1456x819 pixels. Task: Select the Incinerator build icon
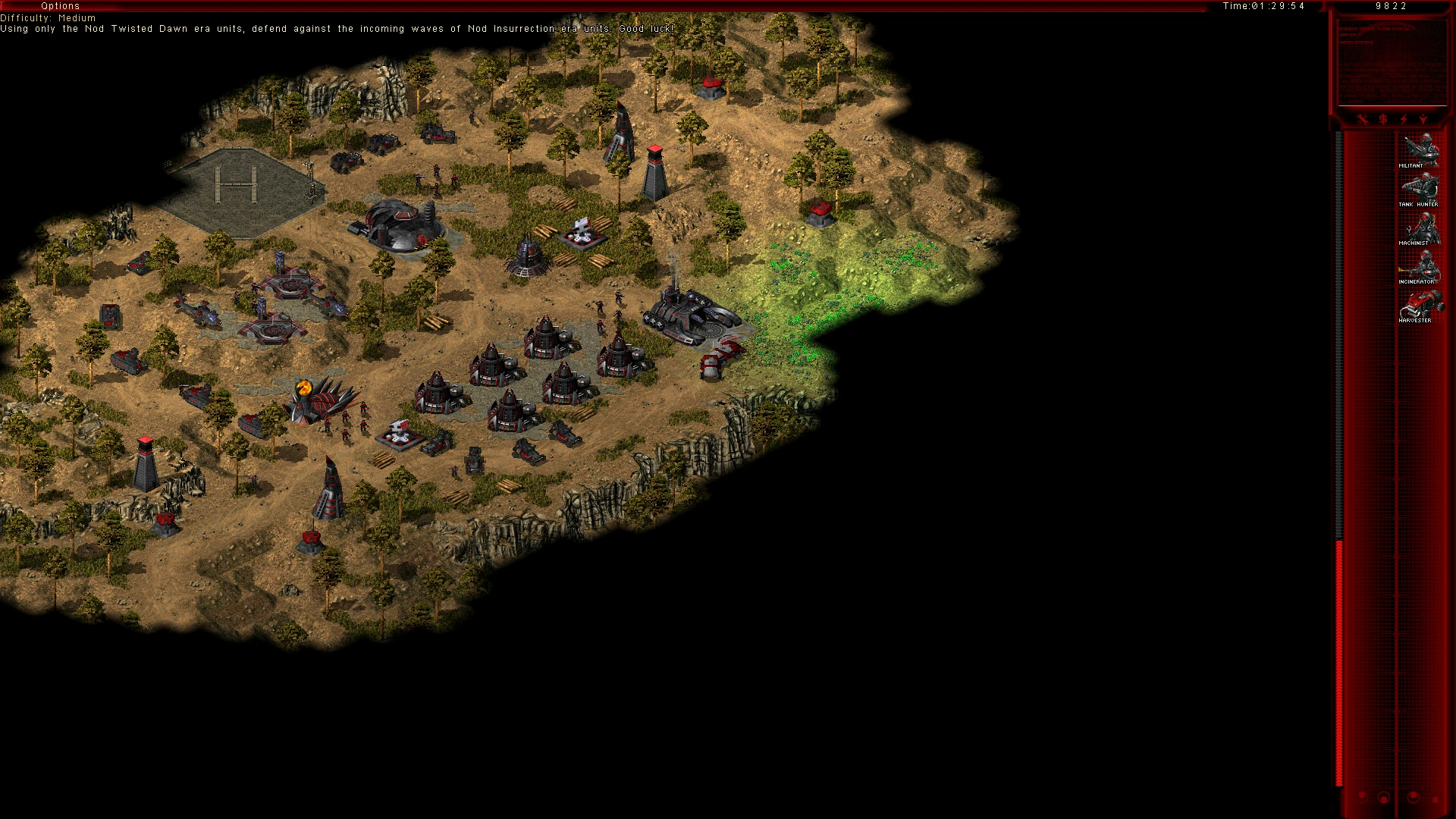coord(1419,266)
